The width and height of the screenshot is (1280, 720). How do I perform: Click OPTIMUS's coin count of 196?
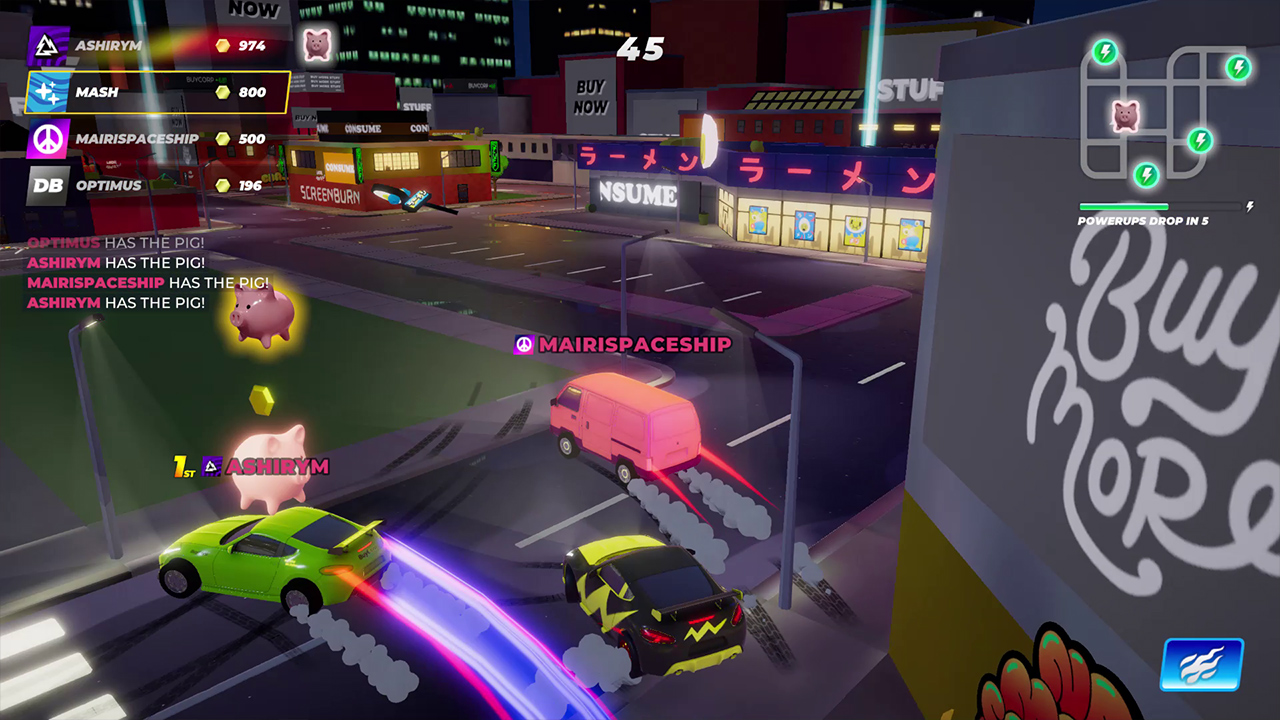click(247, 185)
